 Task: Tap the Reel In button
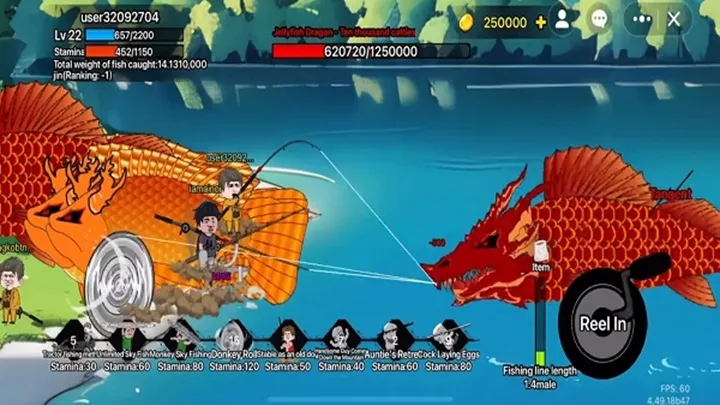click(603, 322)
